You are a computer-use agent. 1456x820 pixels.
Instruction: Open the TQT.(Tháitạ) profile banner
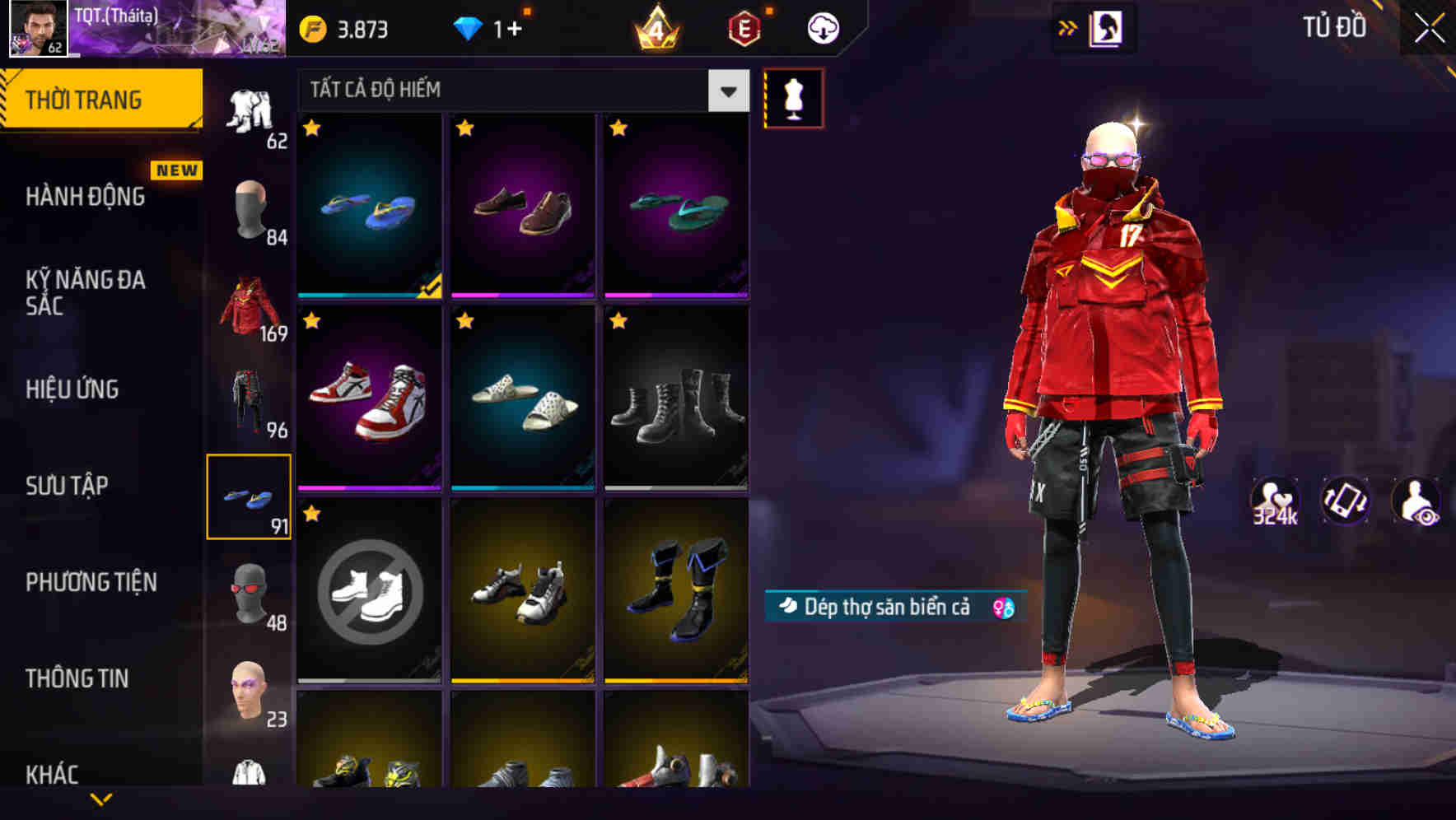(x=144, y=29)
